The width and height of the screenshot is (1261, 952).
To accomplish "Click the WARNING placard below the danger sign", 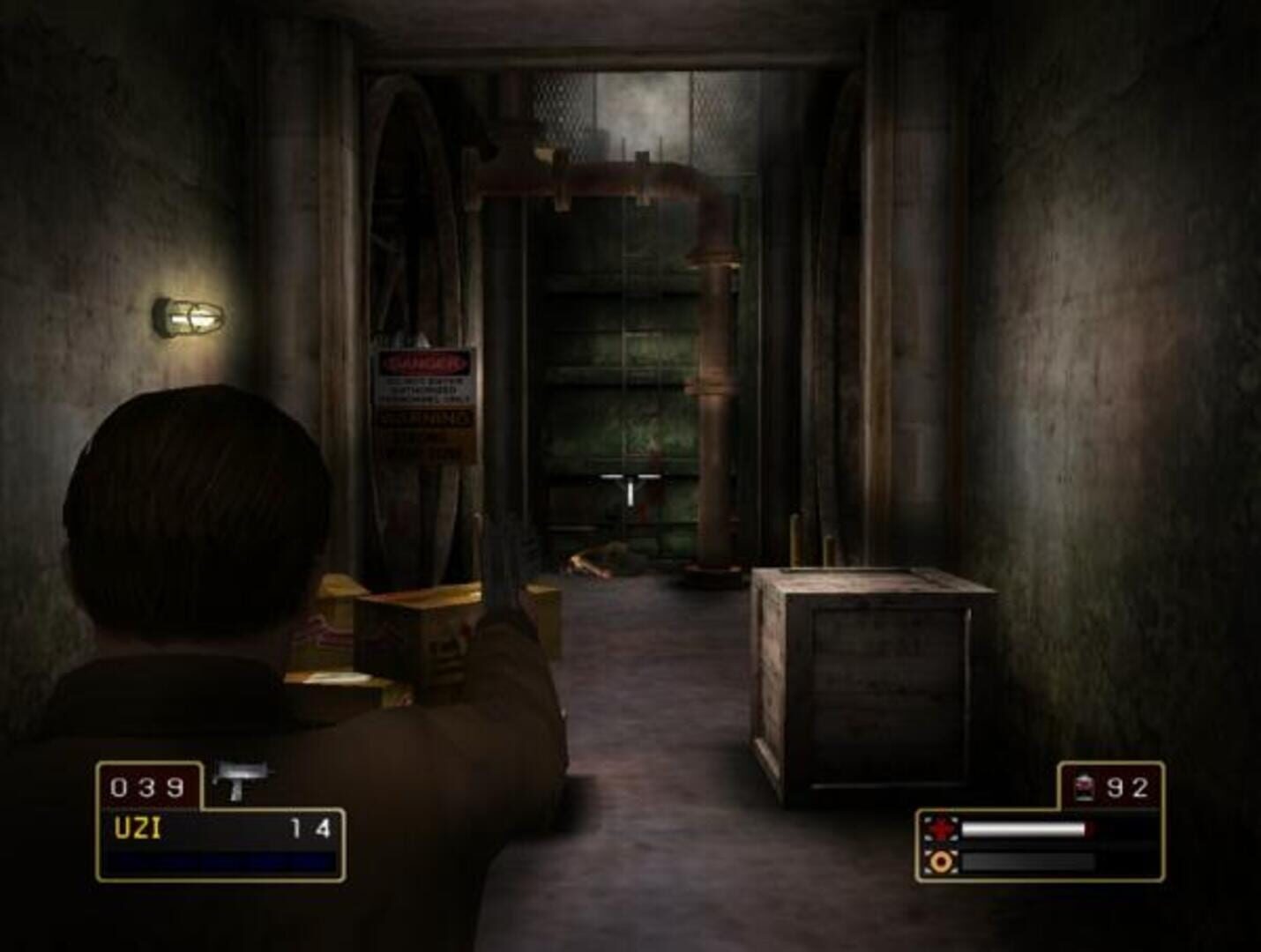I will 422,432.
